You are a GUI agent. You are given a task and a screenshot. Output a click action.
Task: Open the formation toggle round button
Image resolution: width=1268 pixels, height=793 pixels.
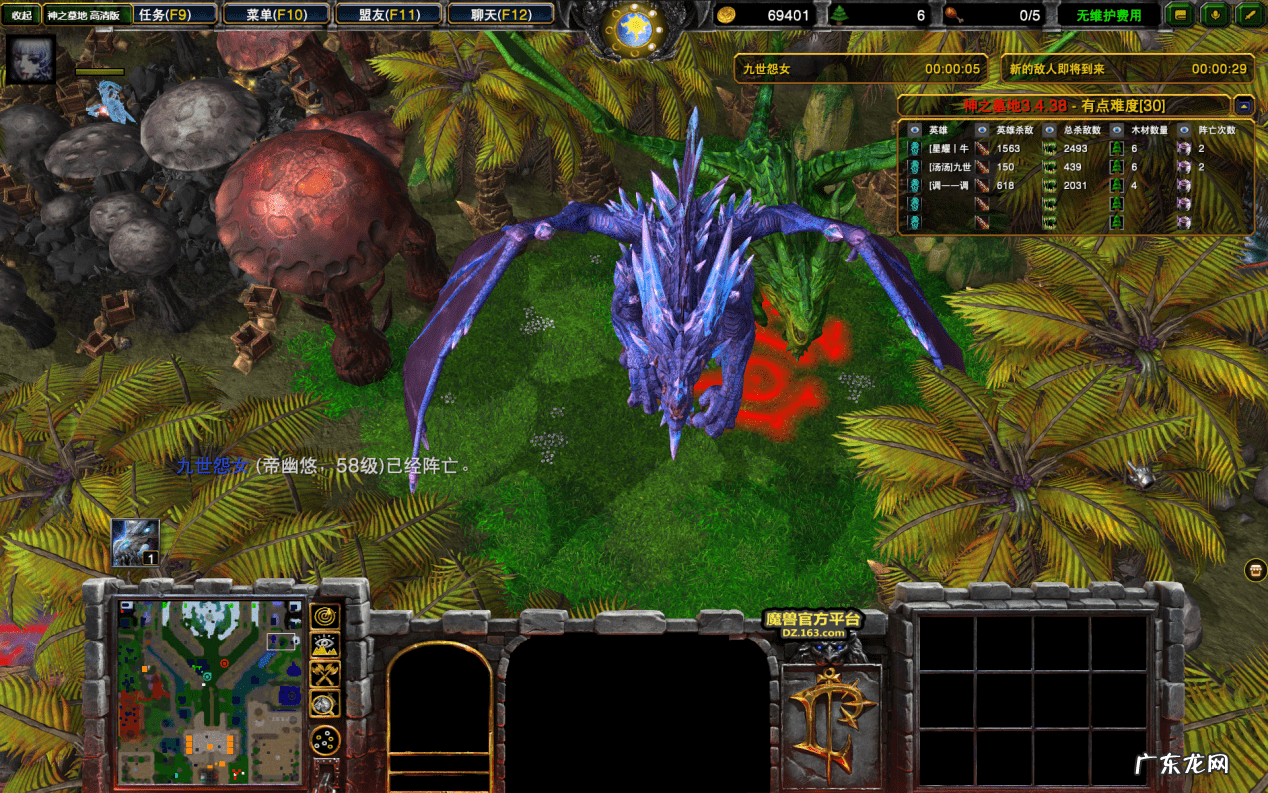pyautogui.click(x=325, y=741)
